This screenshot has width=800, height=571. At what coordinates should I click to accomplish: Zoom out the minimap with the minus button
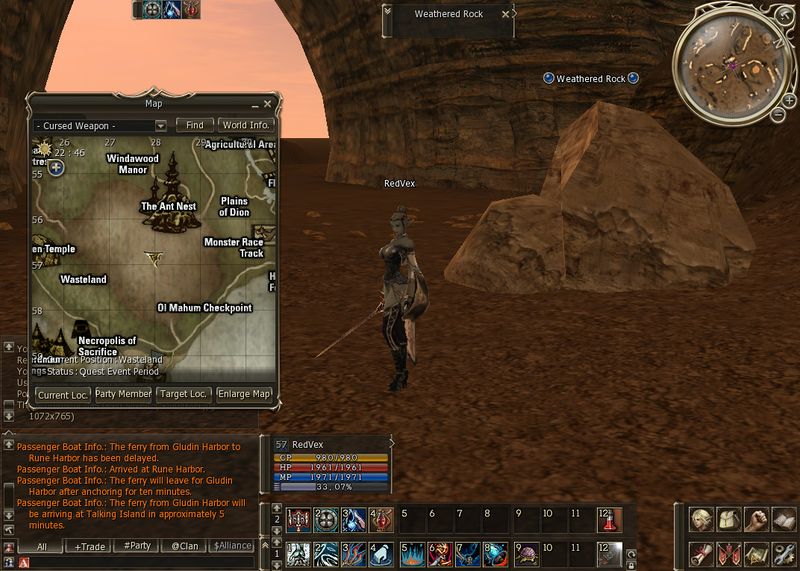[x=777, y=114]
